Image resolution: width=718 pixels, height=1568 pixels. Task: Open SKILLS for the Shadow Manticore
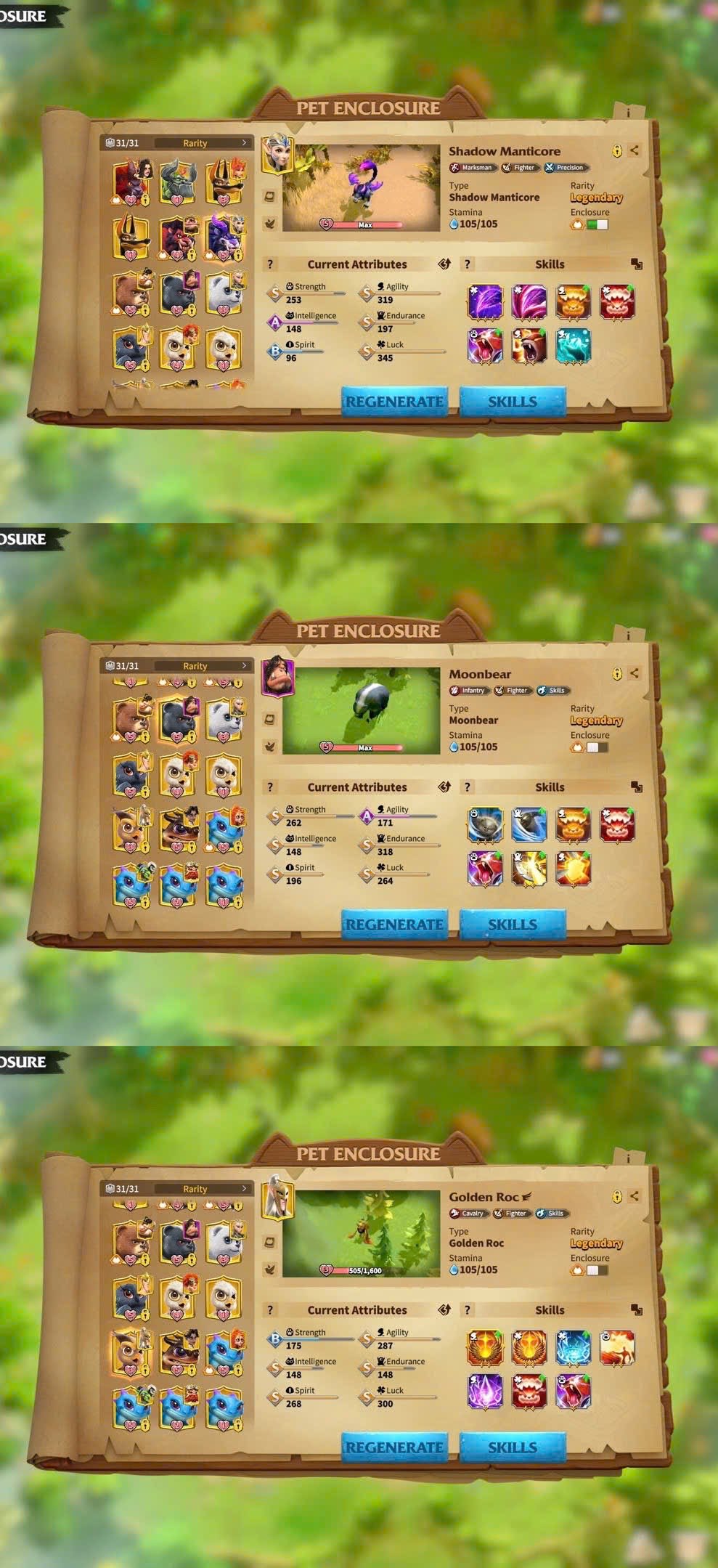(512, 402)
